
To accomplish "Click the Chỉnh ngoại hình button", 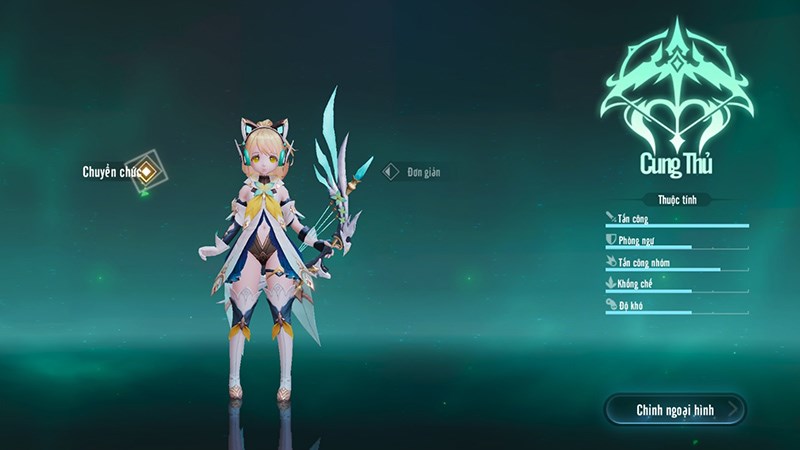I will click(675, 409).
